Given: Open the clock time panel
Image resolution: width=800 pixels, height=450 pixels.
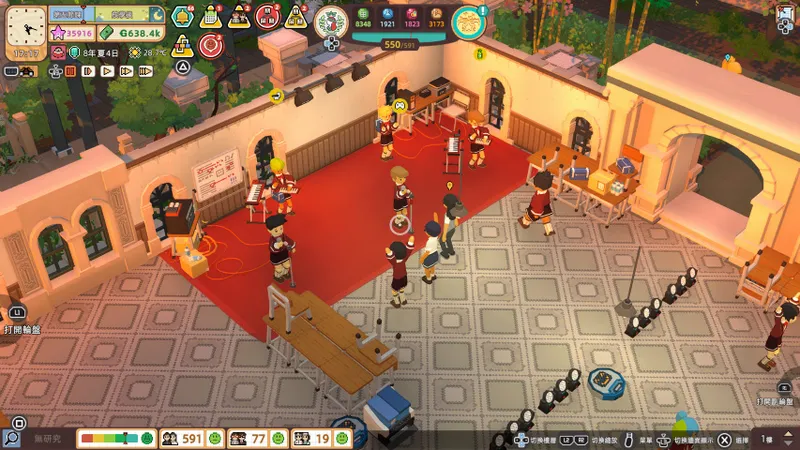Looking at the screenshot, I should (25, 31).
